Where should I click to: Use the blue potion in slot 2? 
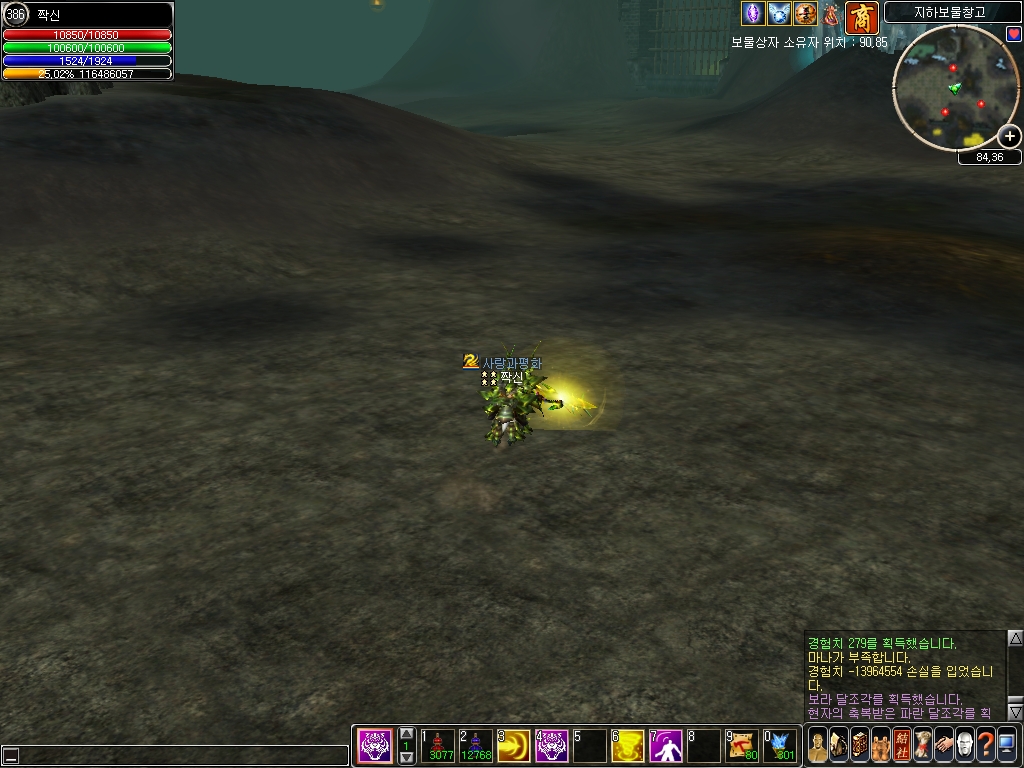(478, 746)
